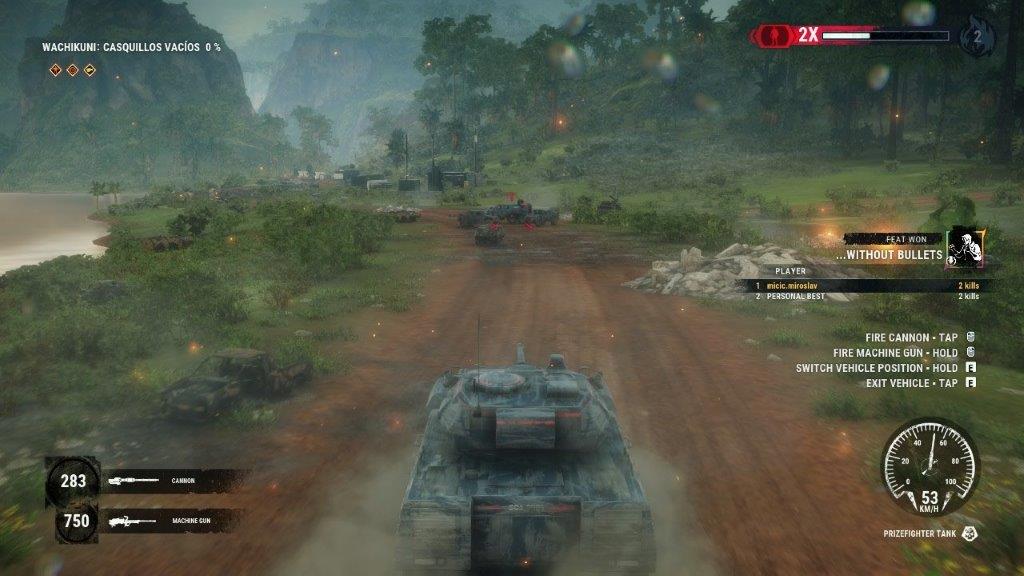
Task: Click the red heat level icon
Action: (x=773, y=35)
